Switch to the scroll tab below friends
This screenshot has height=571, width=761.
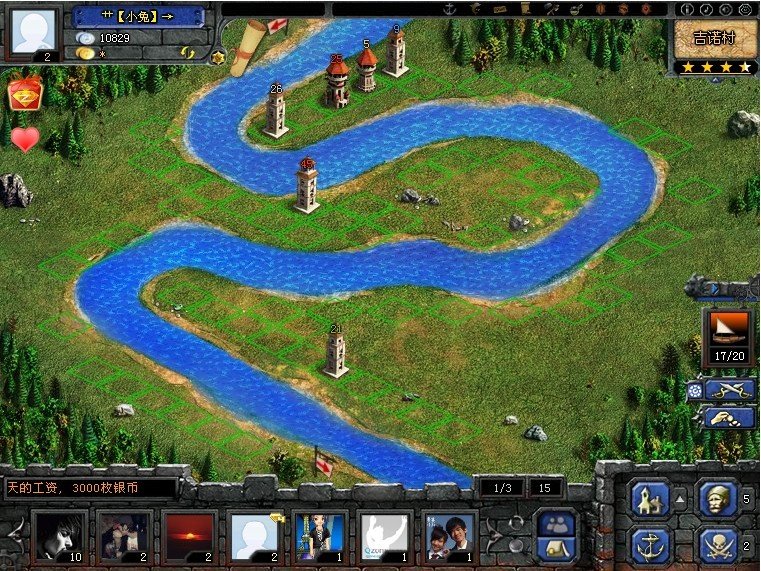(556, 547)
